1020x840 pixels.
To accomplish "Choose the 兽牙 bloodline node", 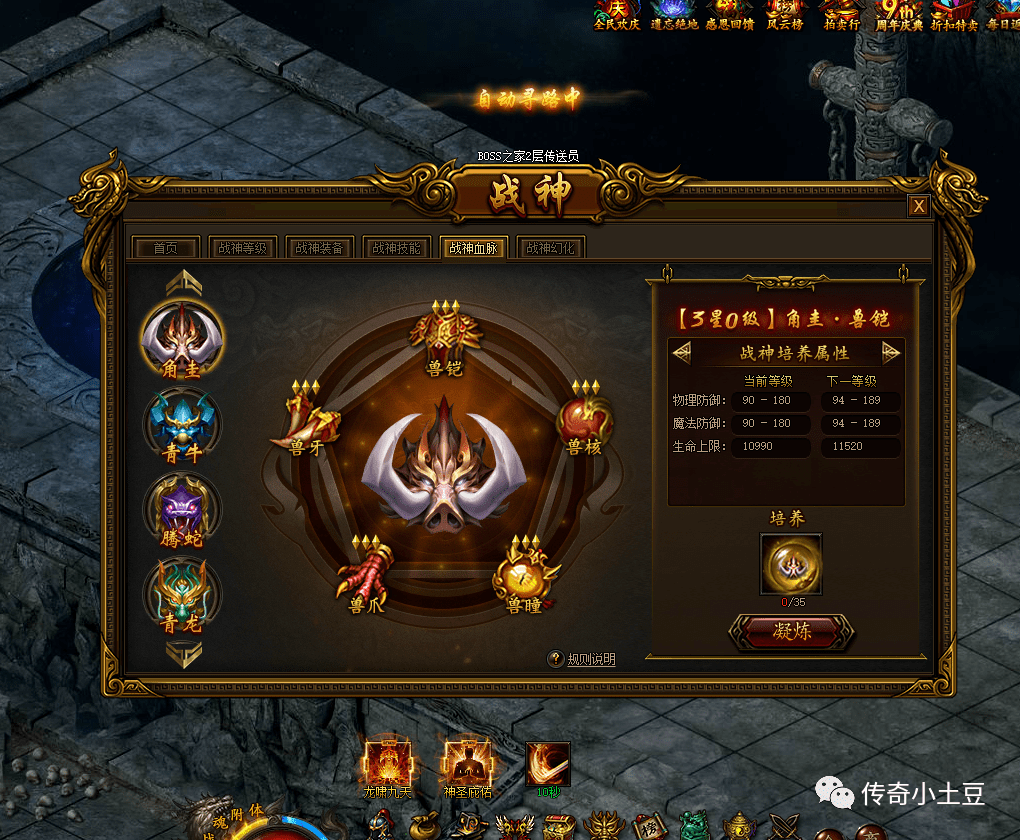I will pos(306,418).
